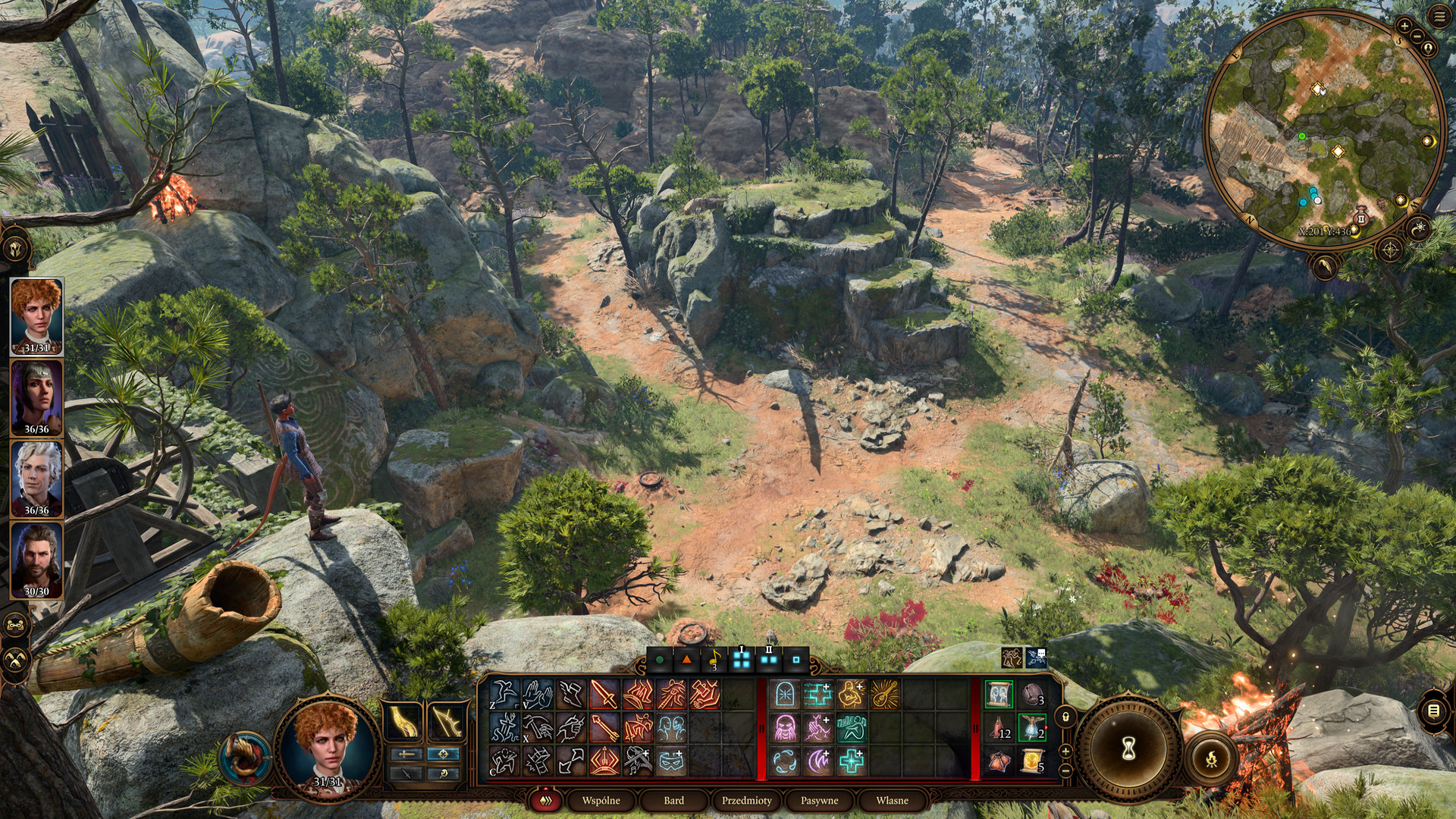
Task: Select the bearded companion portrait with 30/30
Action: pyautogui.click(x=36, y=559)
